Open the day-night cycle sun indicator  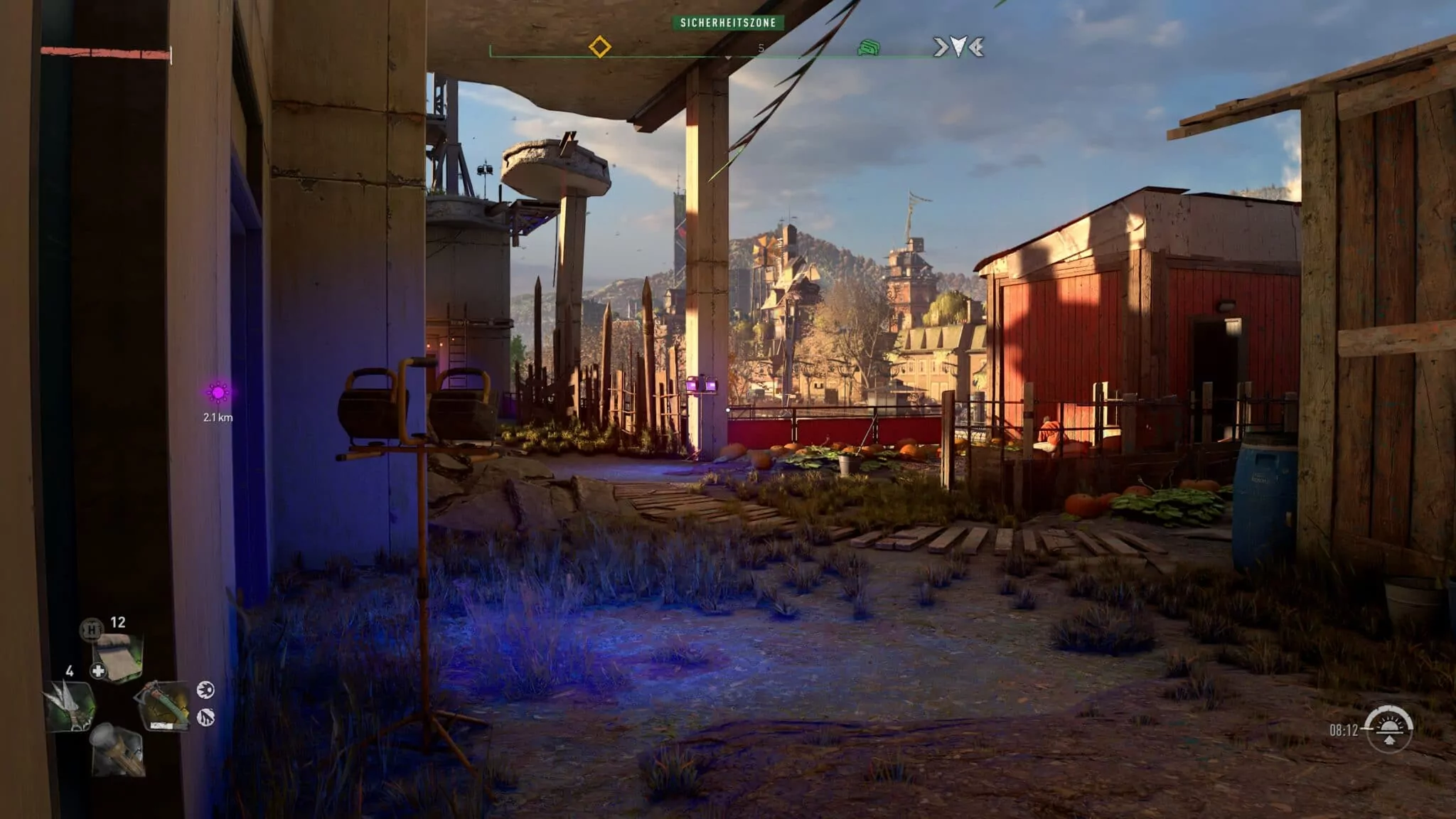point(1389,728)
